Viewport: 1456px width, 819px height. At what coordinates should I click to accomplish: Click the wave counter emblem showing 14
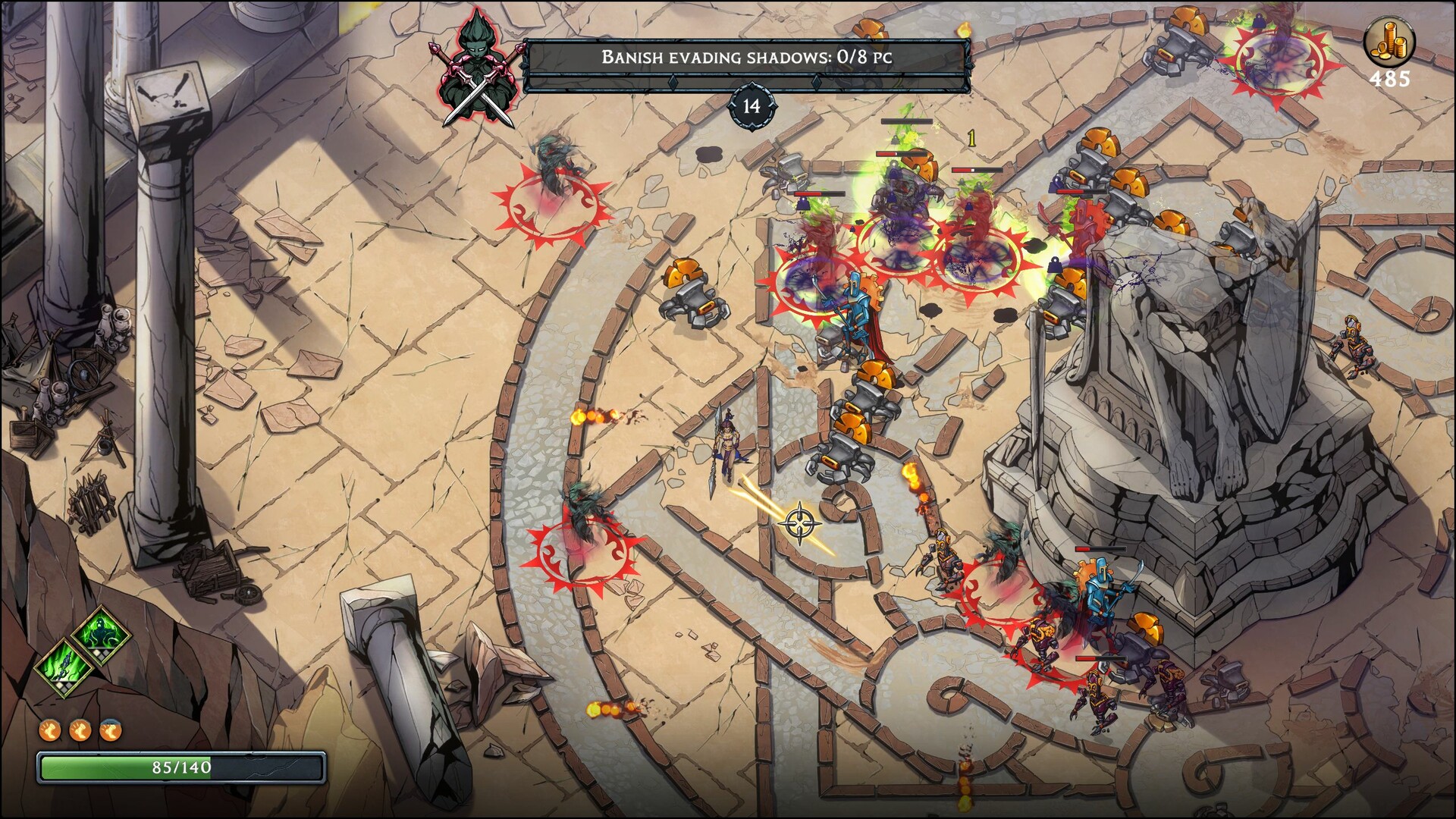[x=752, y=105]
